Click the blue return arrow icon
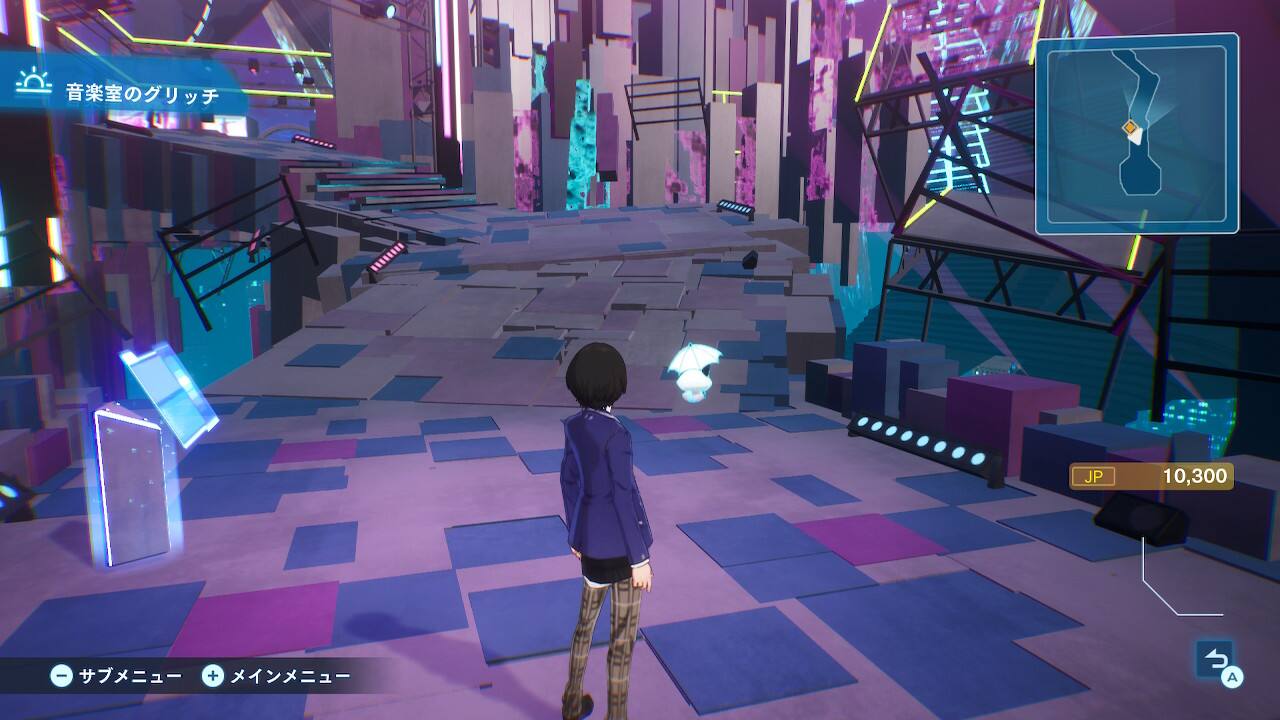Image resolution: width=1280 pixels, height=720 pixels. click(x=1215, y=659)
